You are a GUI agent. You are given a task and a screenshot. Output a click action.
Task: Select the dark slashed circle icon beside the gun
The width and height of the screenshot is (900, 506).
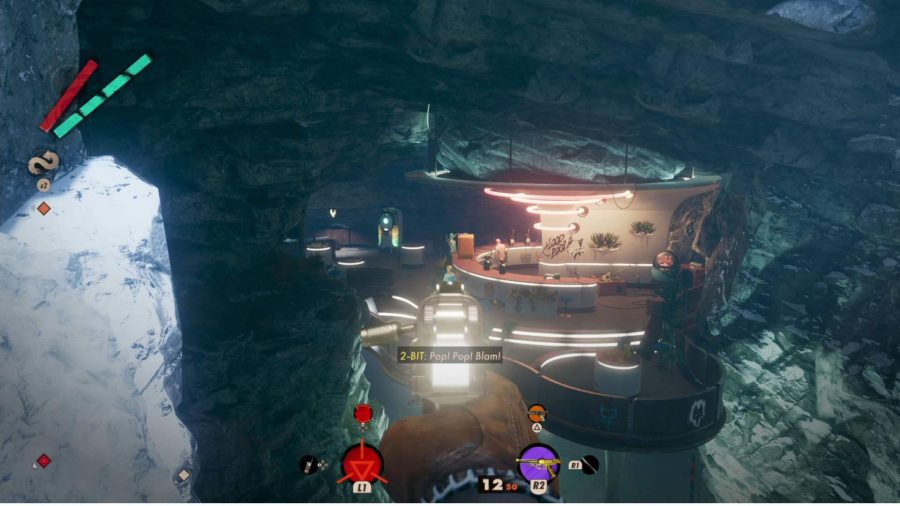pyautogui.click(x=591, y=463)
